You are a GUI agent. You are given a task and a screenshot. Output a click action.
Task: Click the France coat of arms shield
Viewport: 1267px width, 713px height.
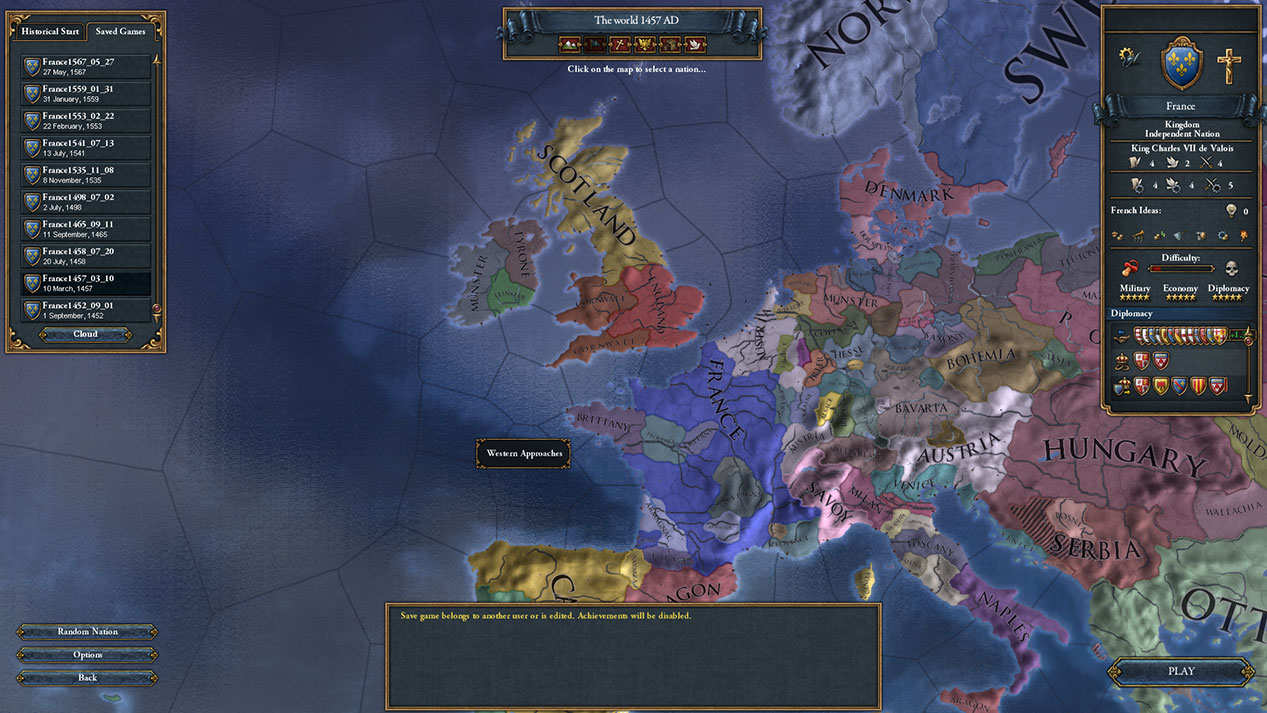click(1181, 62)
